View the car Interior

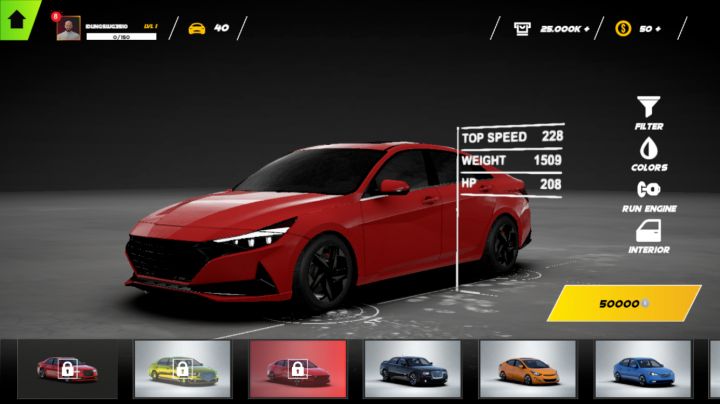pos(649,231)
